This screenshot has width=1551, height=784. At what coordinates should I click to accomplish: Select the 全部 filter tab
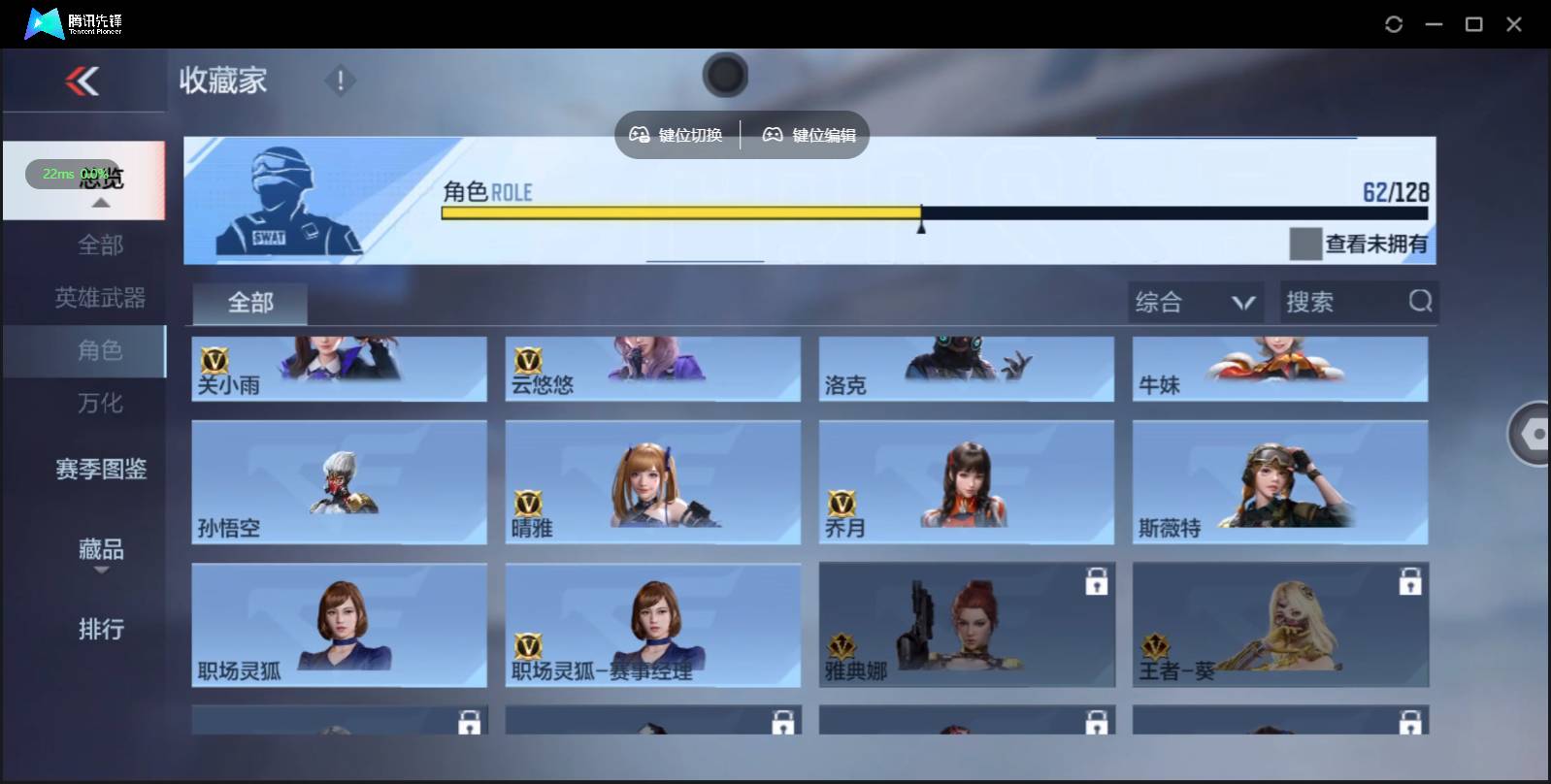[248, 303]
